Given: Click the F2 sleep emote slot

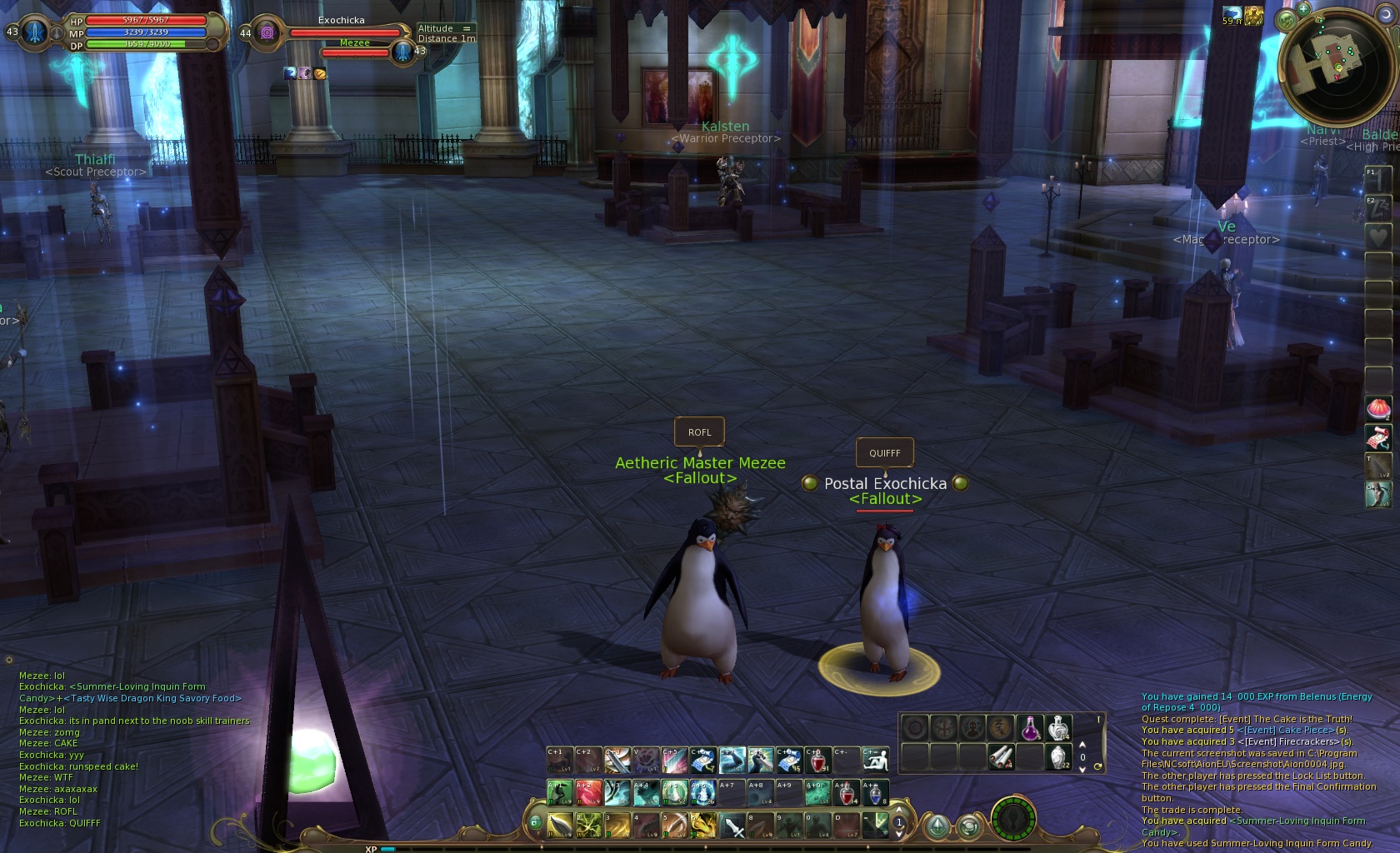Looking at the screenshot, I should (x=1377, y=208).
